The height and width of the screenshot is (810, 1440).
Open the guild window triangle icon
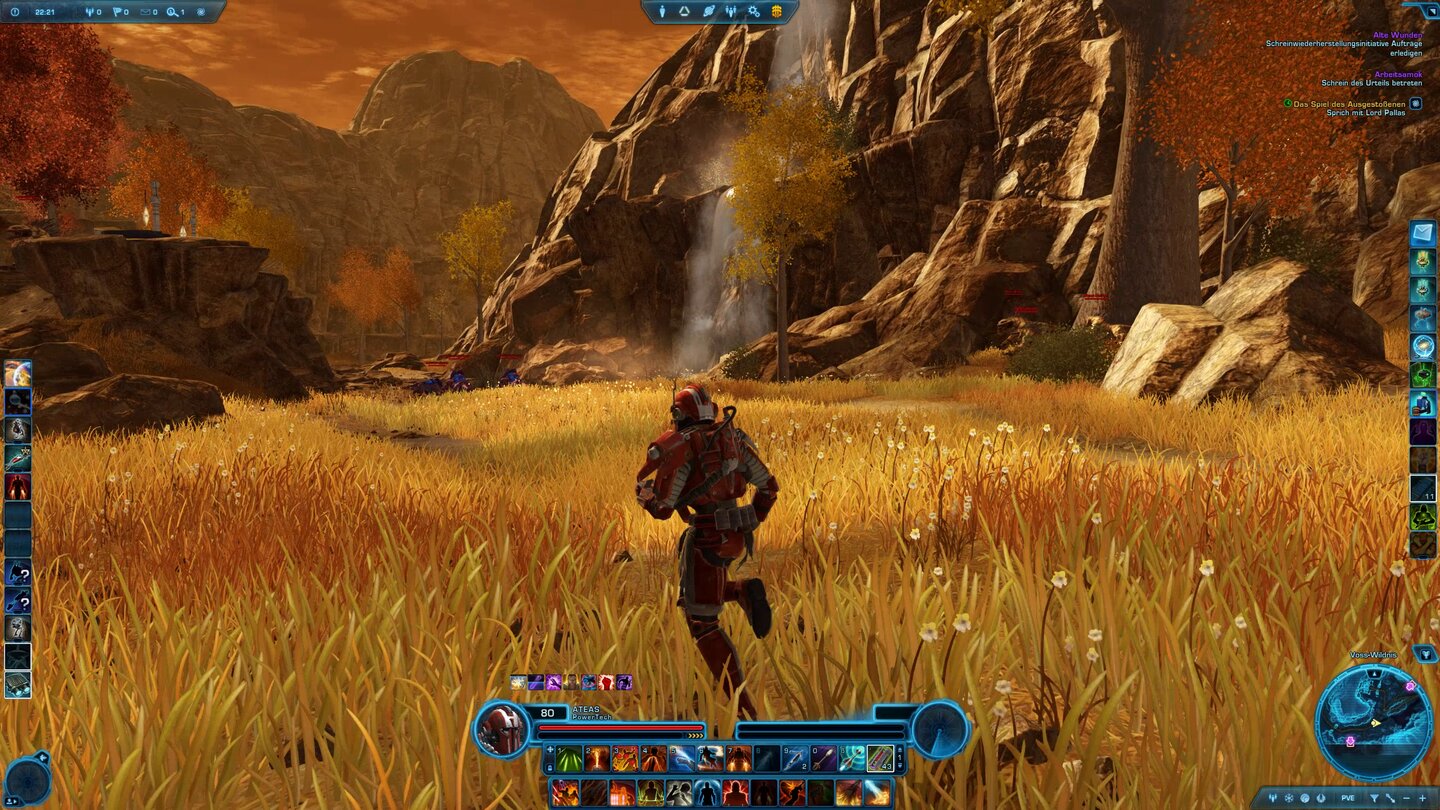(684, 11)
